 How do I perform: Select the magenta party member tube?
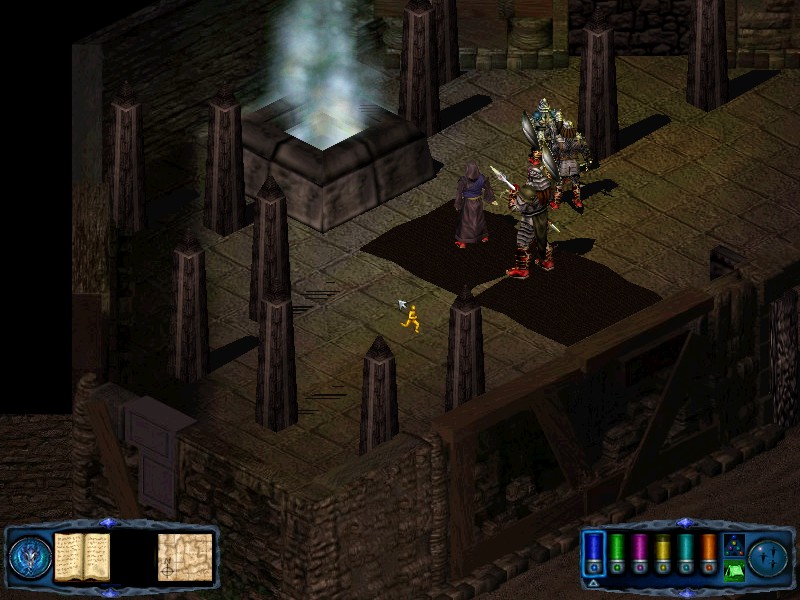point(640,552)
